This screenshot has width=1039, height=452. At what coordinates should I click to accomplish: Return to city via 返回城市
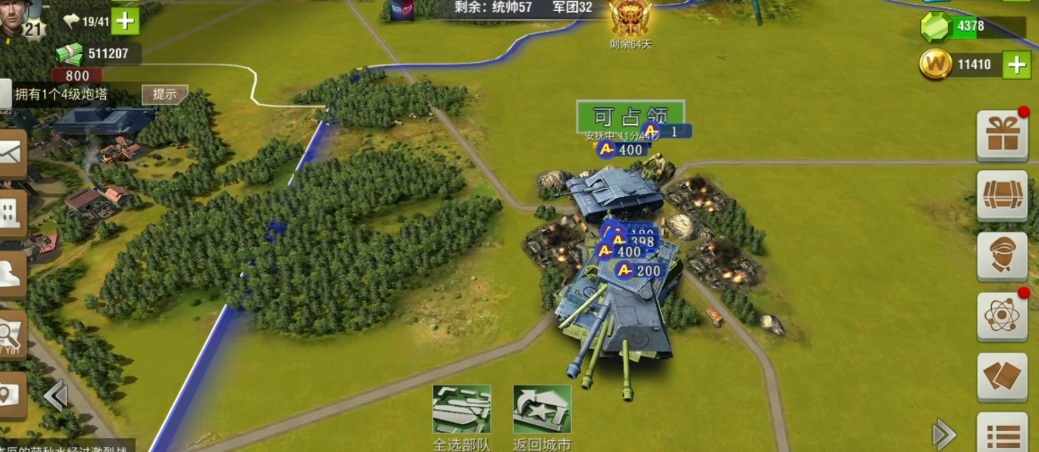click(542, 410)
